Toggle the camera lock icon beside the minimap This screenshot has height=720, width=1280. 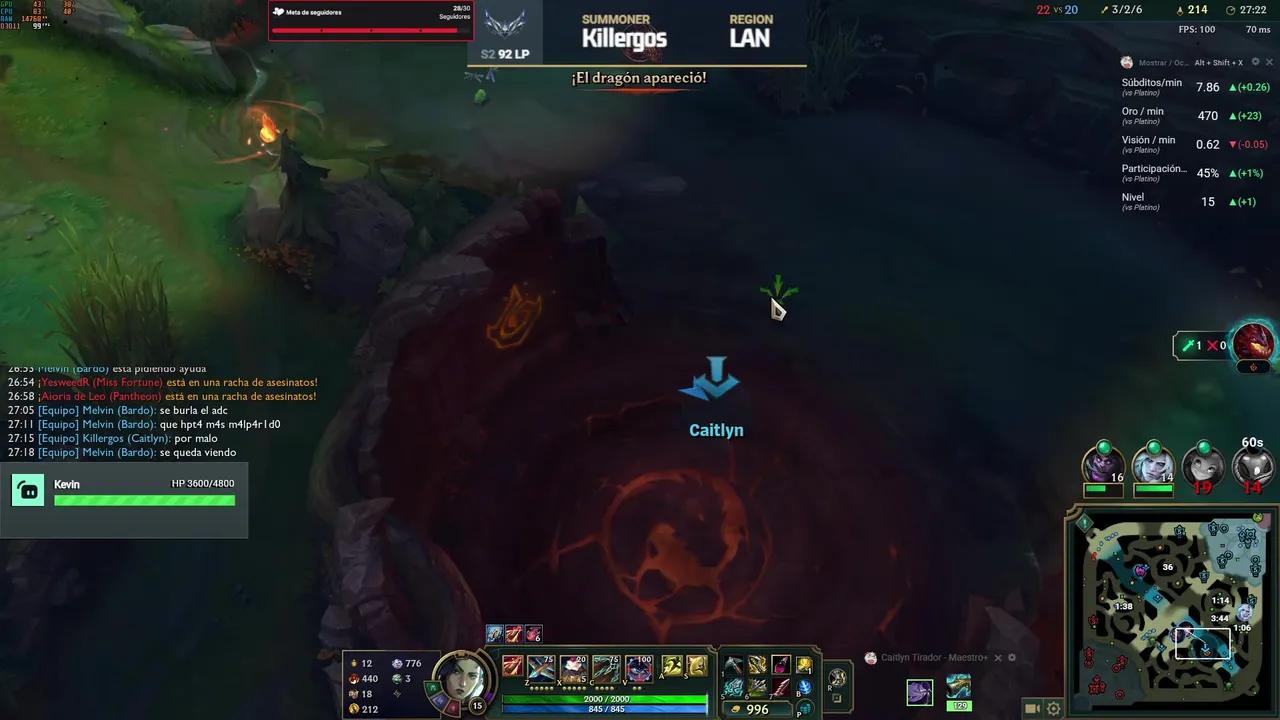click(x=1031, y=708)
